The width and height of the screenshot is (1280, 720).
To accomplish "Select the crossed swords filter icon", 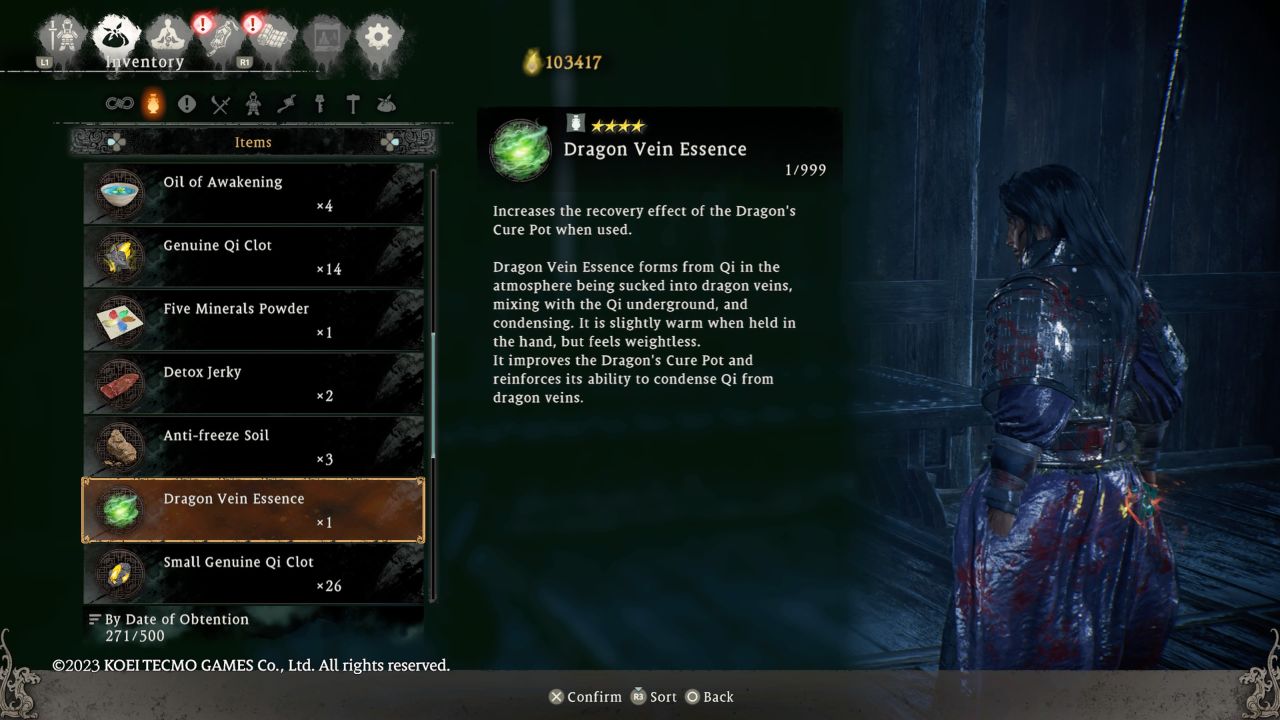I will (219, 103).
